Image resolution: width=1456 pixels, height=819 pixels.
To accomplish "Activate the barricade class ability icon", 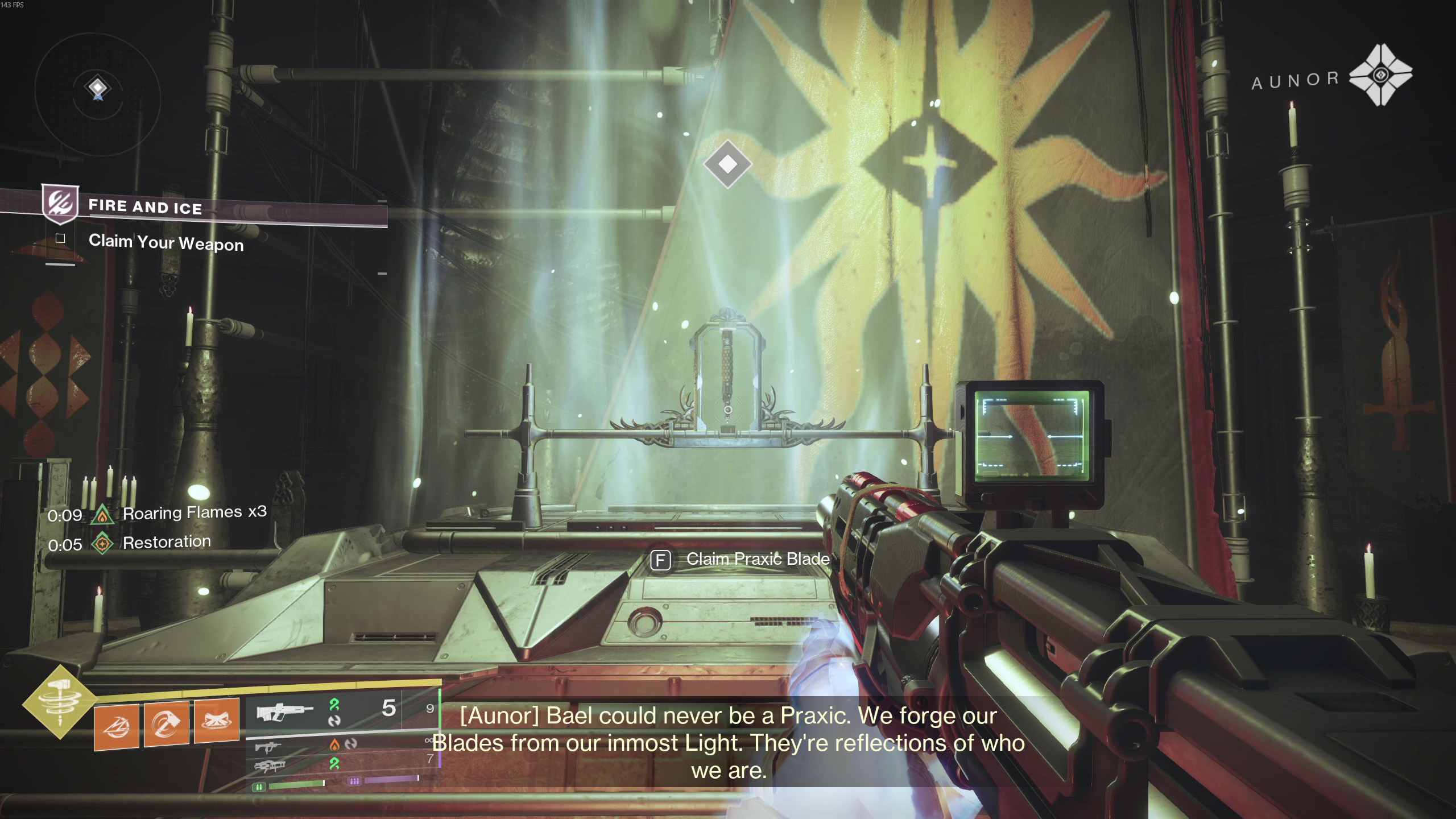I will pos(216,721).
